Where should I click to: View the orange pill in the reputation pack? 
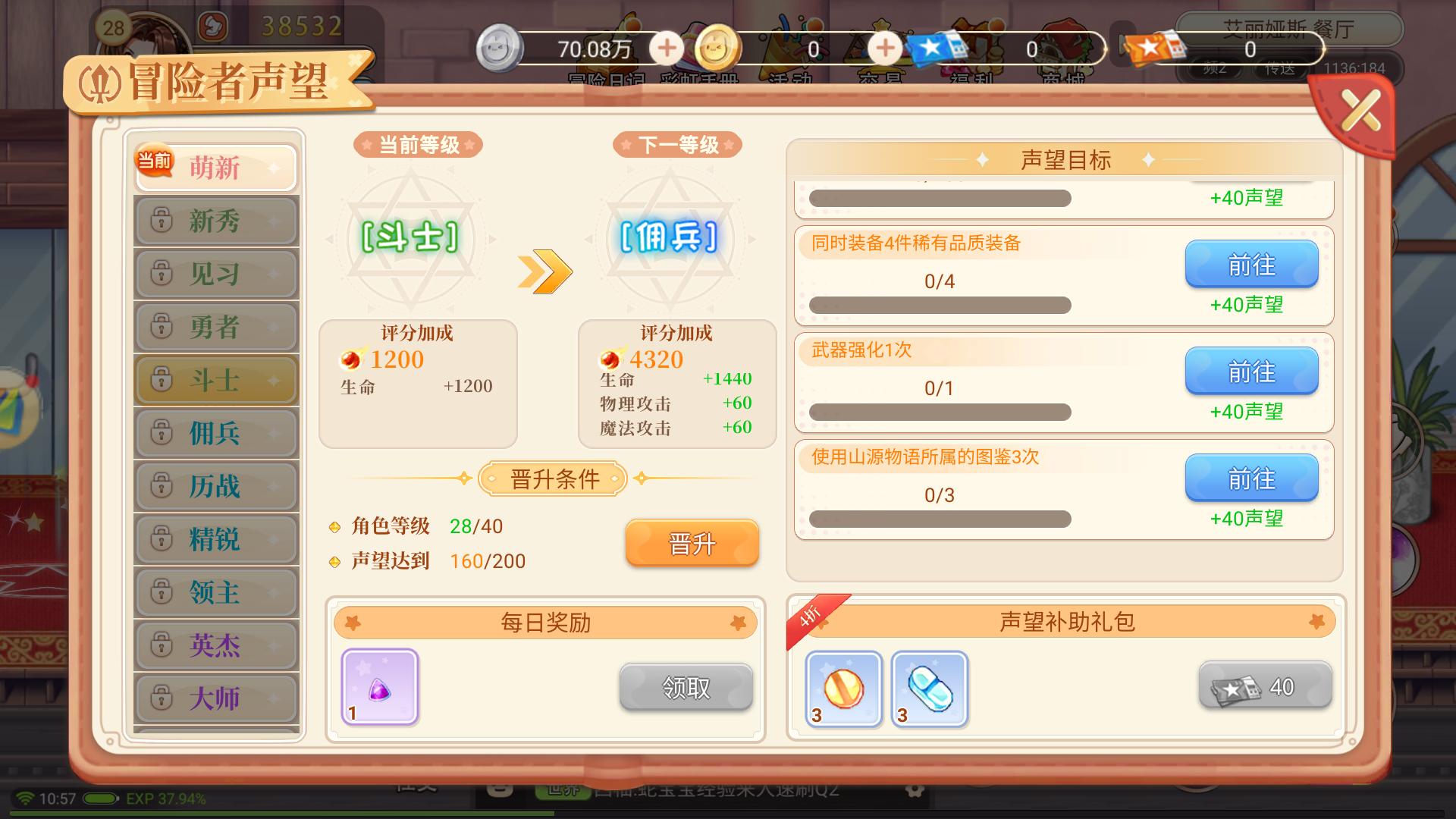[x=843, y=686]
